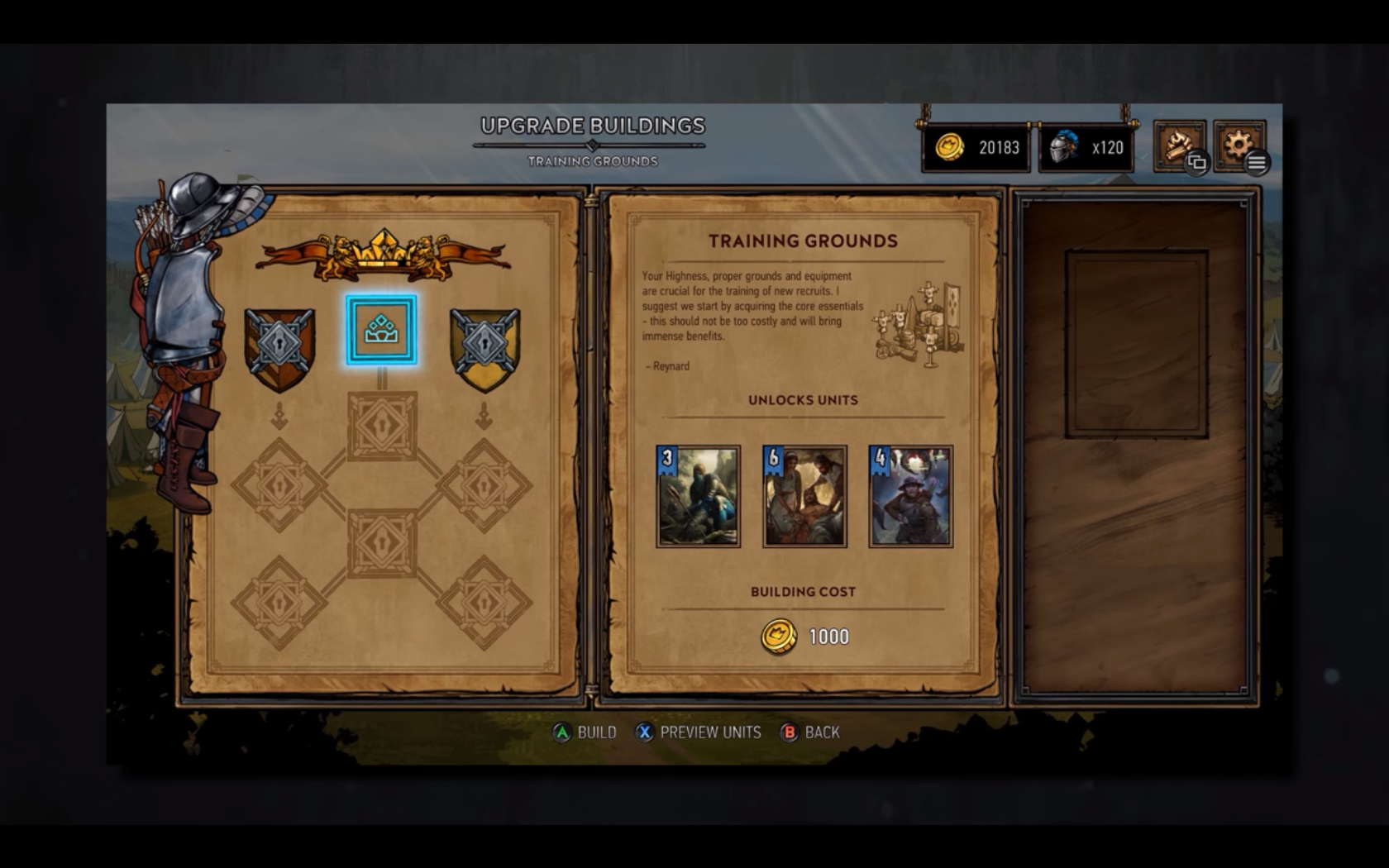Preview the strength 4 unit card

tap(910, 496)
